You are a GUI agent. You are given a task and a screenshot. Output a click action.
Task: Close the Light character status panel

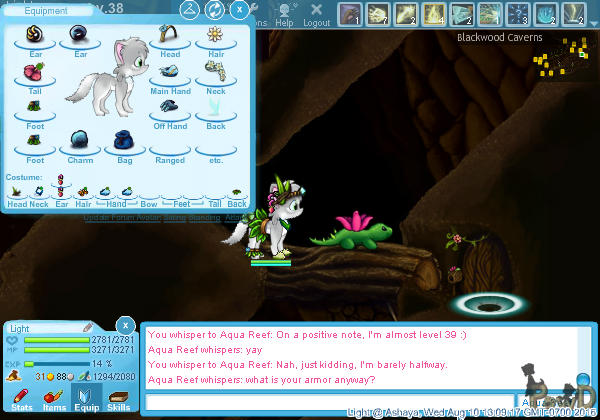[125, 325]
